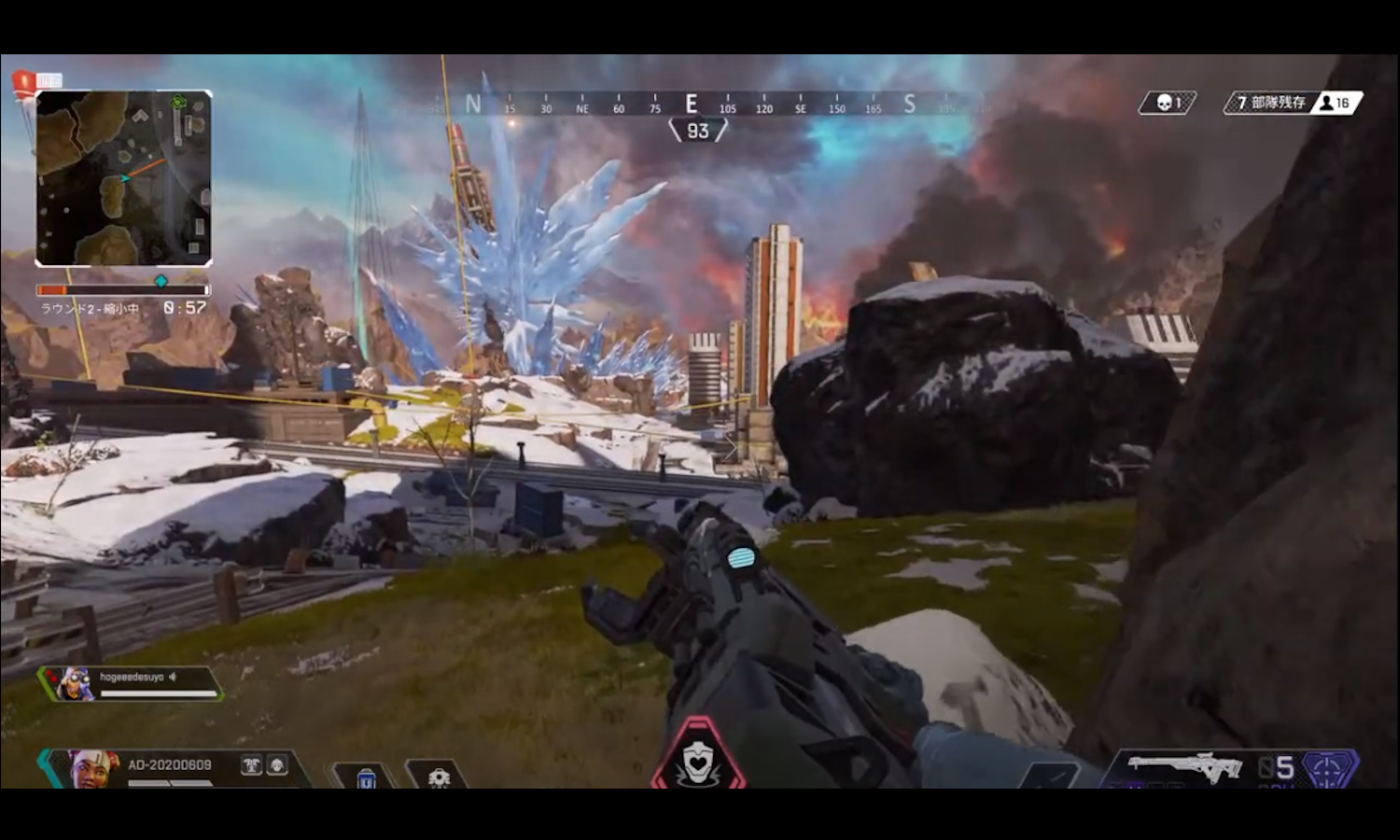The height and width of the screenshot is (840, 1400).
Task: Open the minimap in the corner
Action: click(x=124, y=178)
